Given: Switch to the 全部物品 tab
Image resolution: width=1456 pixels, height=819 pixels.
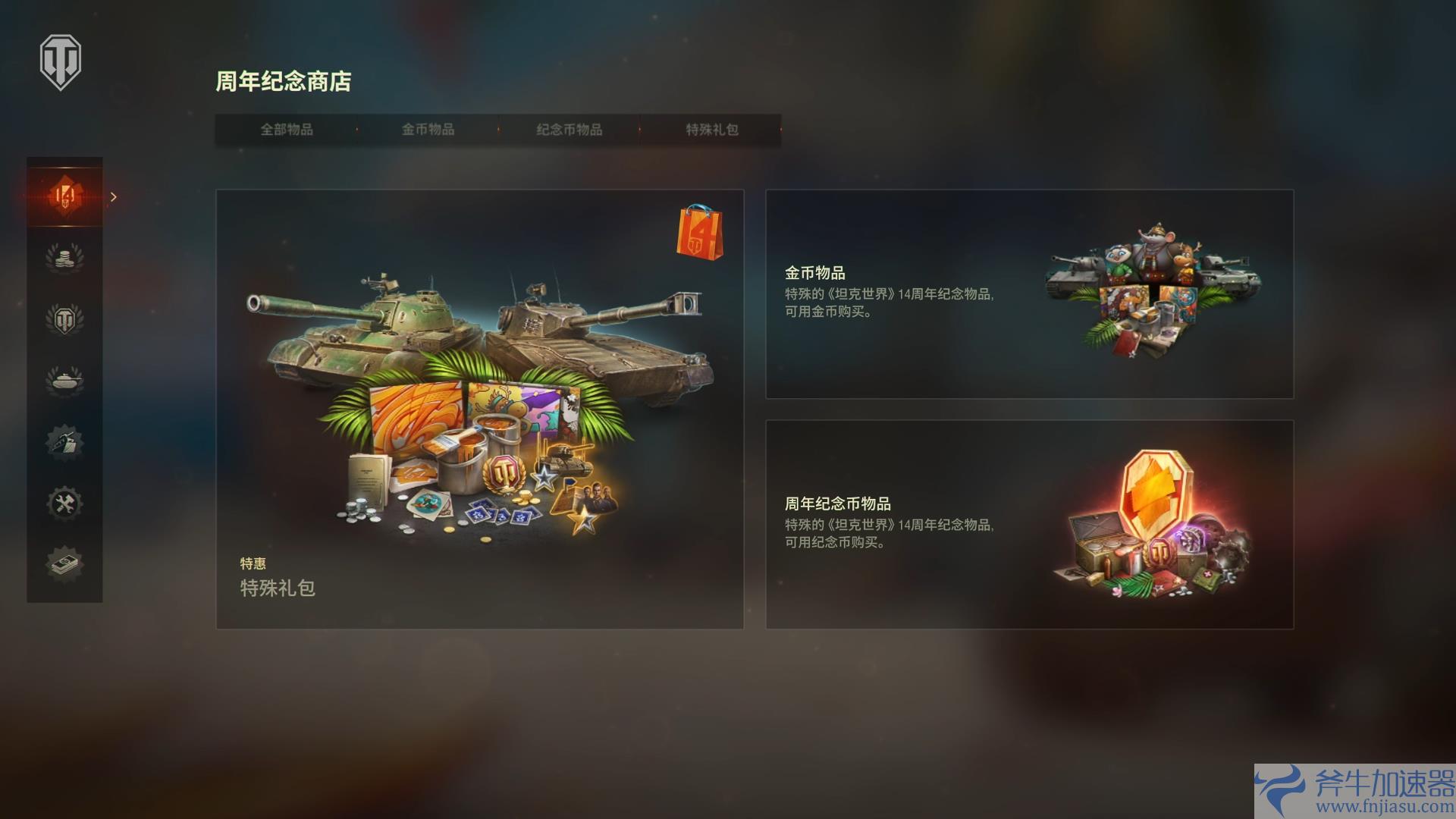Looking at the screenshot, I should (x=288, y=130).
